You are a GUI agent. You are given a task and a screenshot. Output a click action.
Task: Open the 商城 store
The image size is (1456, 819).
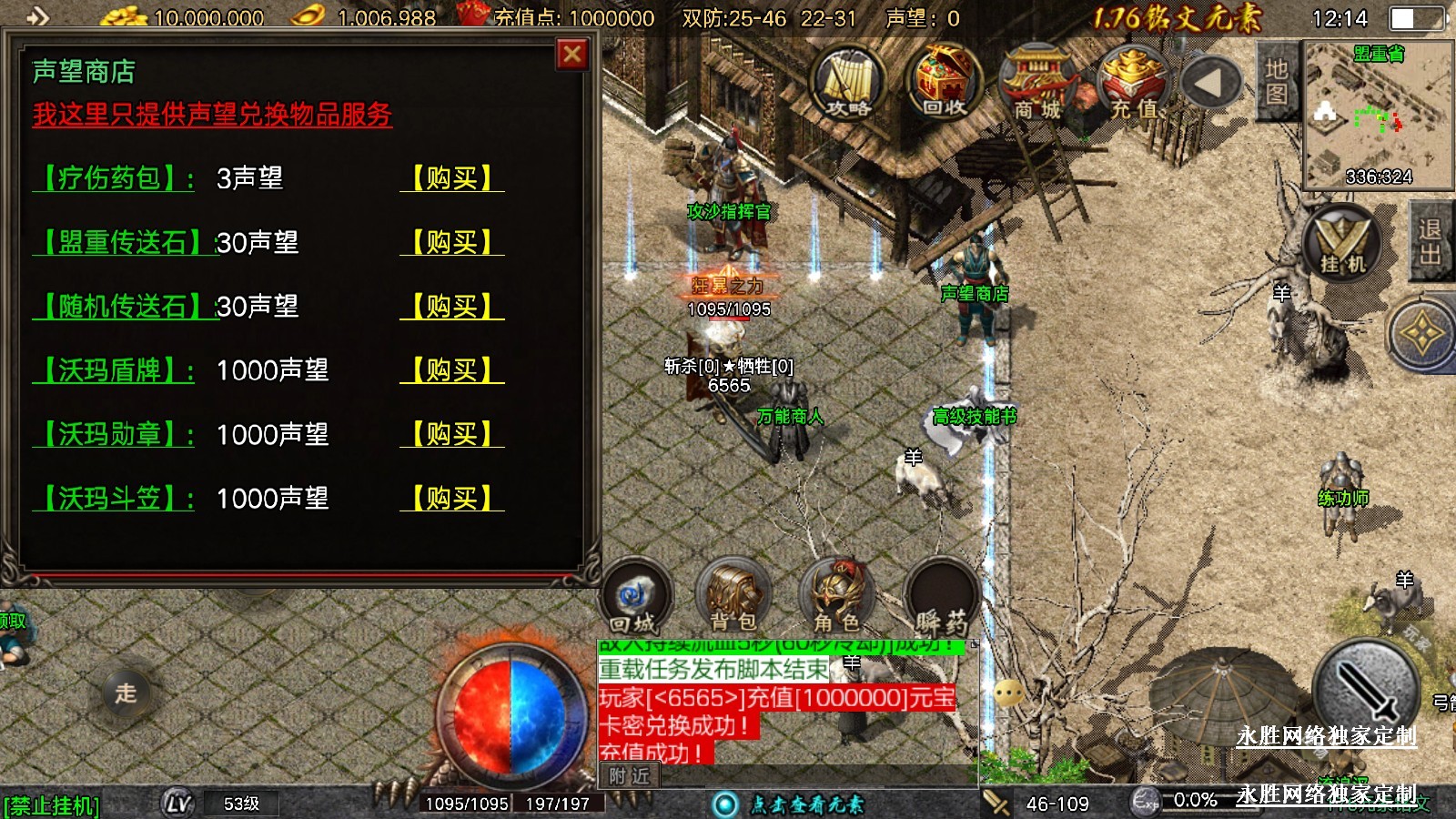1038,84
